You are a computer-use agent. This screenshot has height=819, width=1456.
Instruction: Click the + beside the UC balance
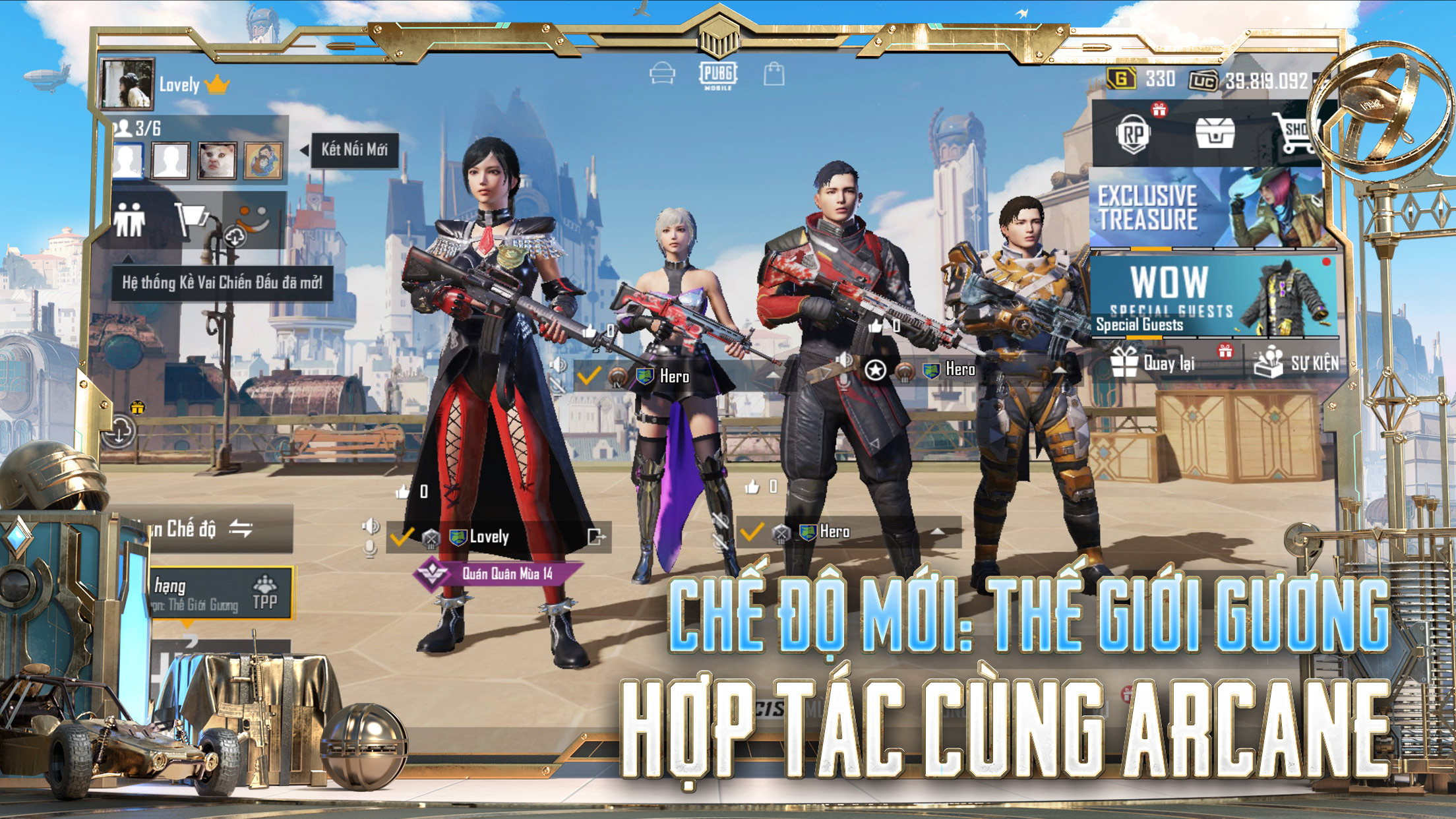pos(1322,80)
